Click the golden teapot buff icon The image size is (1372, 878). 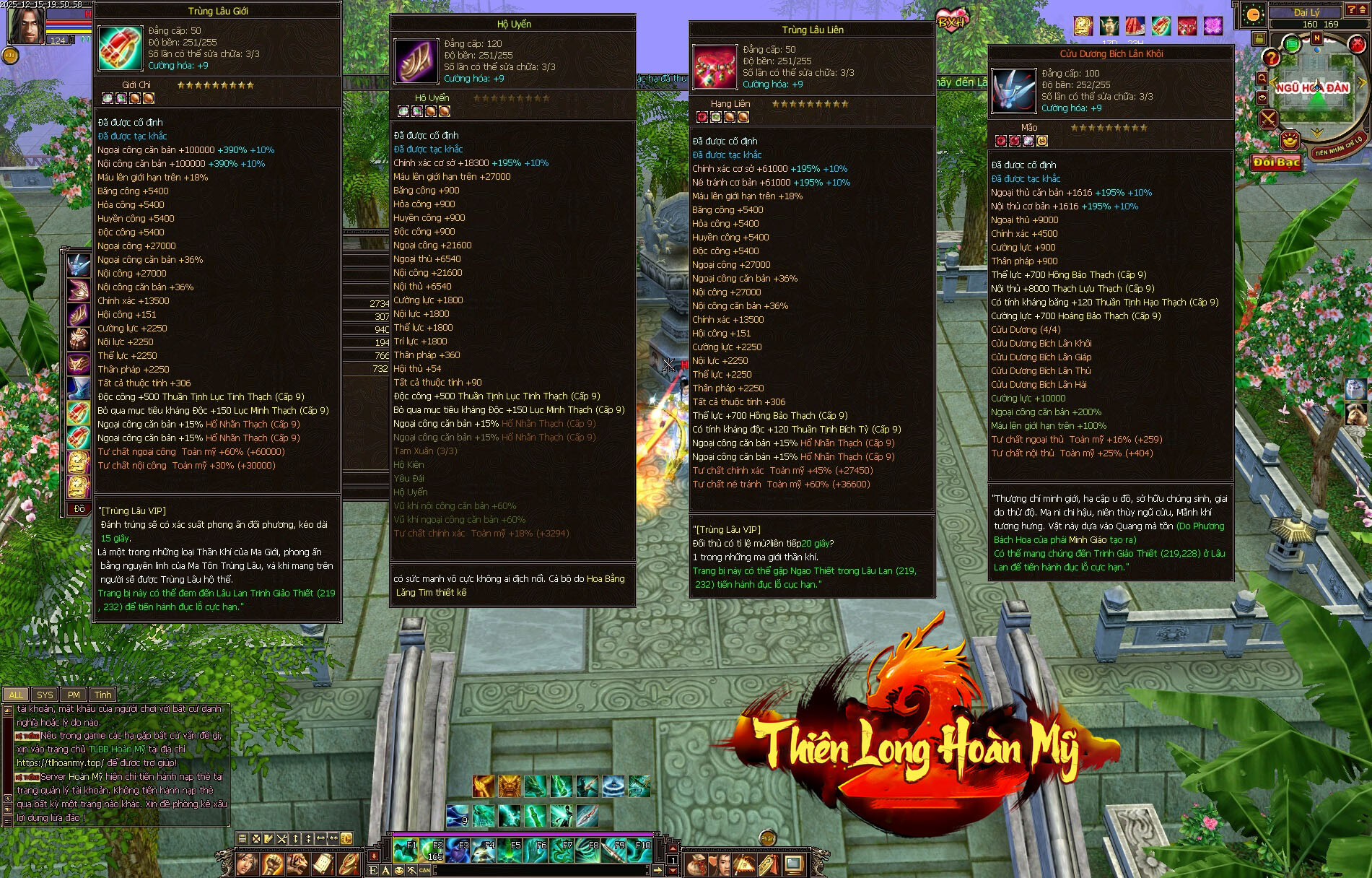[x=1109, y=27]
